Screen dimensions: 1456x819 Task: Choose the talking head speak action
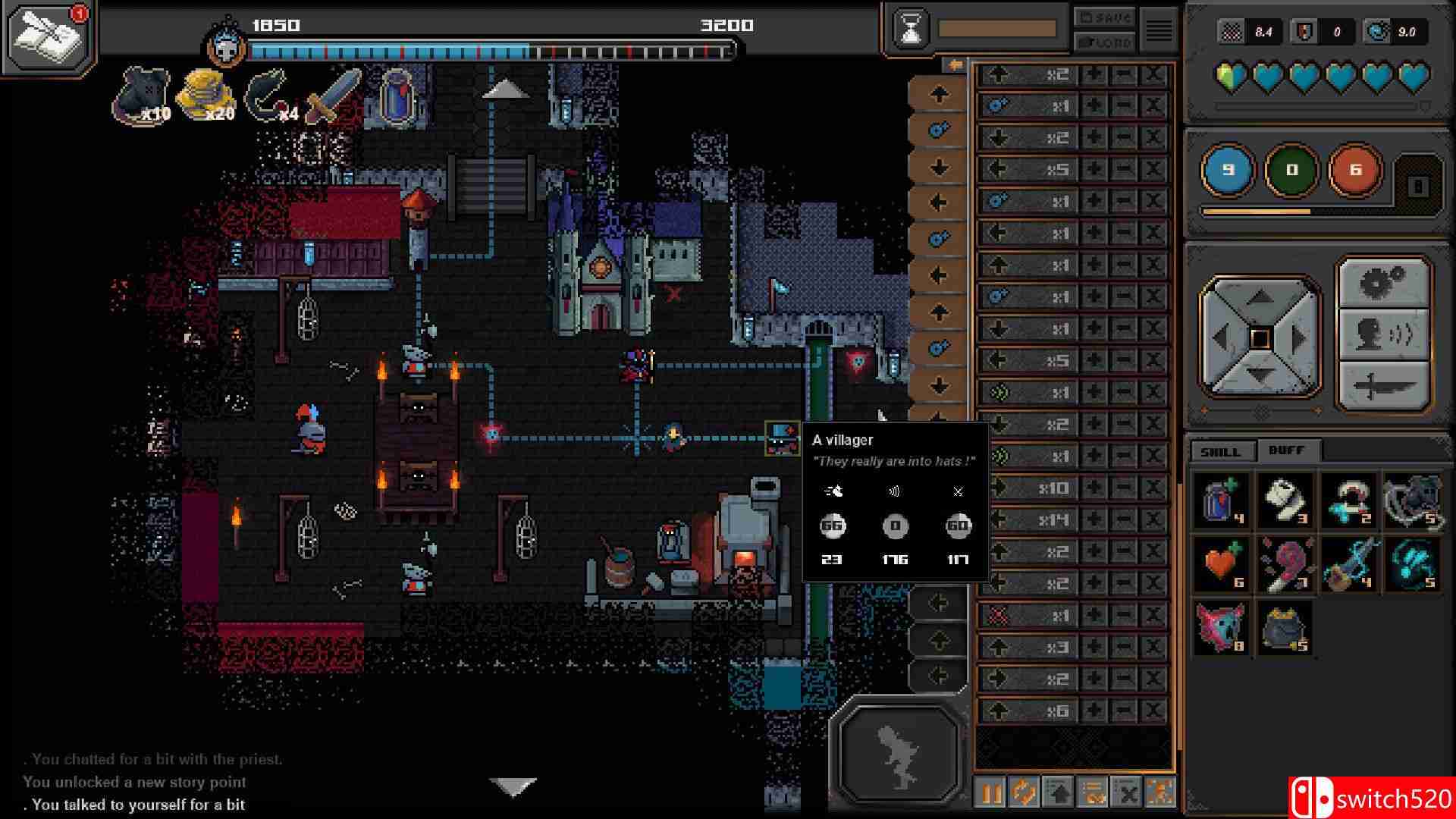pyautogui.click(x=1384, y=334)
